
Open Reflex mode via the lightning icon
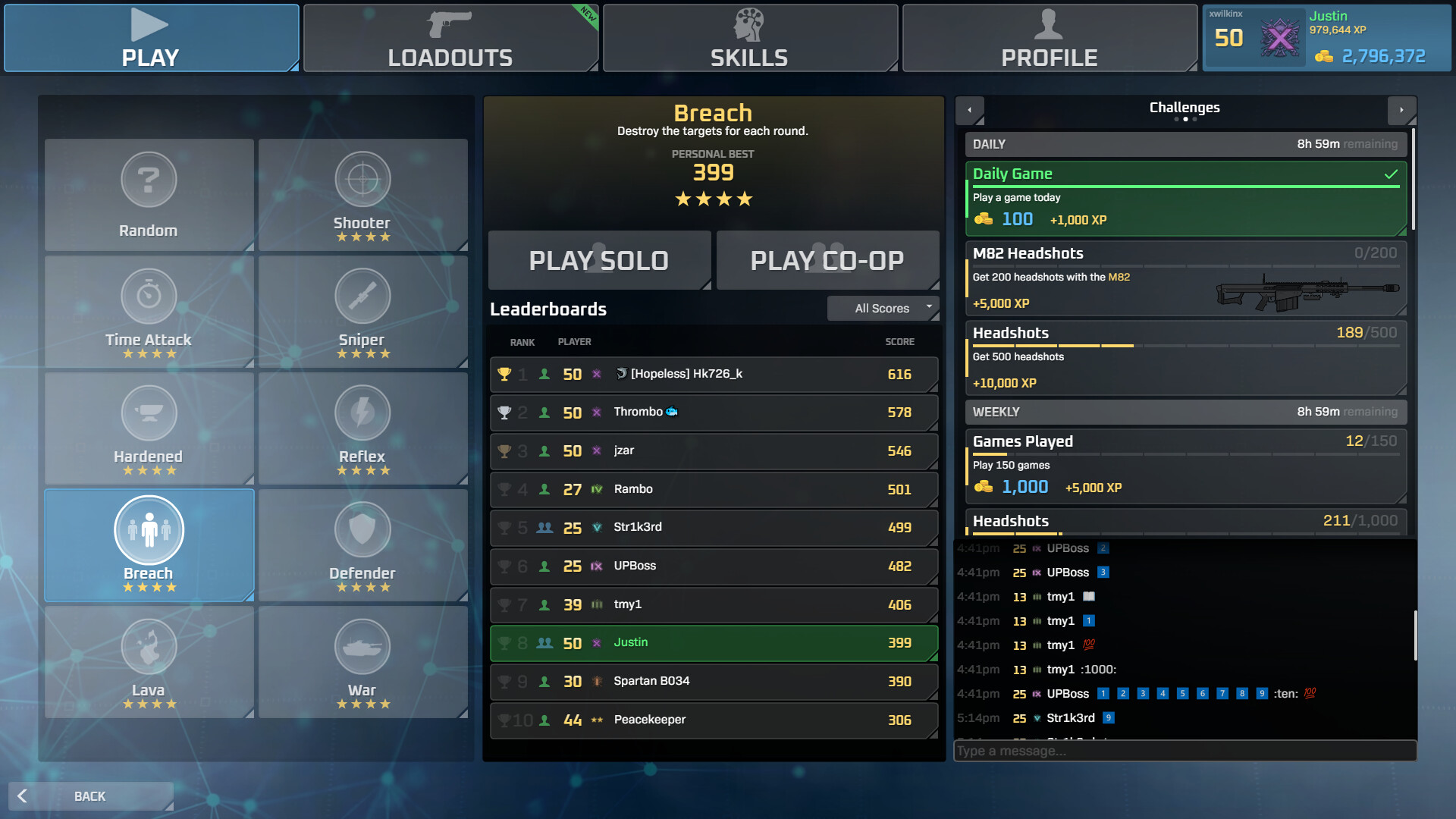click(x=363, y=413)
